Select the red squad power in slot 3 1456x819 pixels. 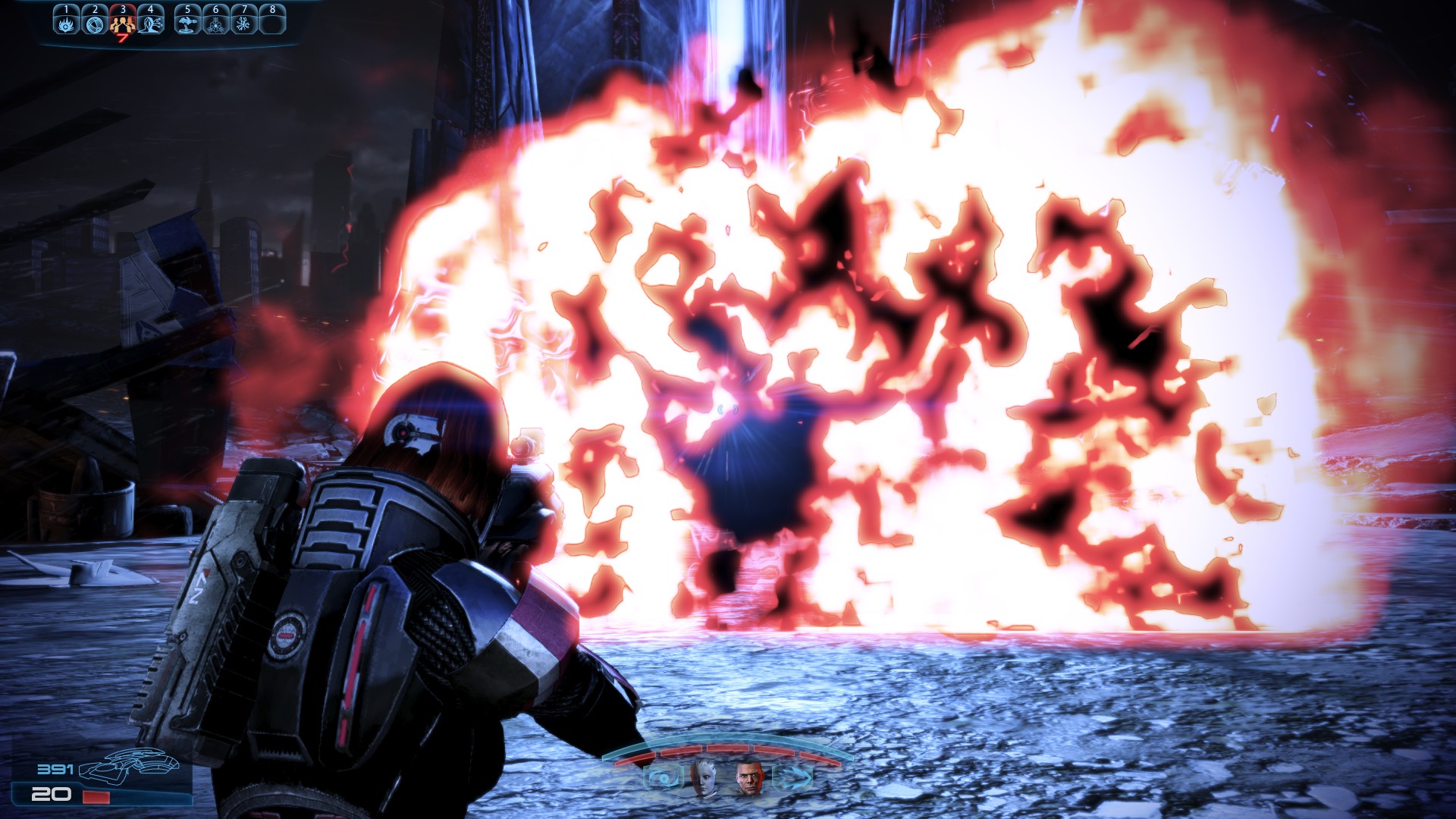click(122, 24)
